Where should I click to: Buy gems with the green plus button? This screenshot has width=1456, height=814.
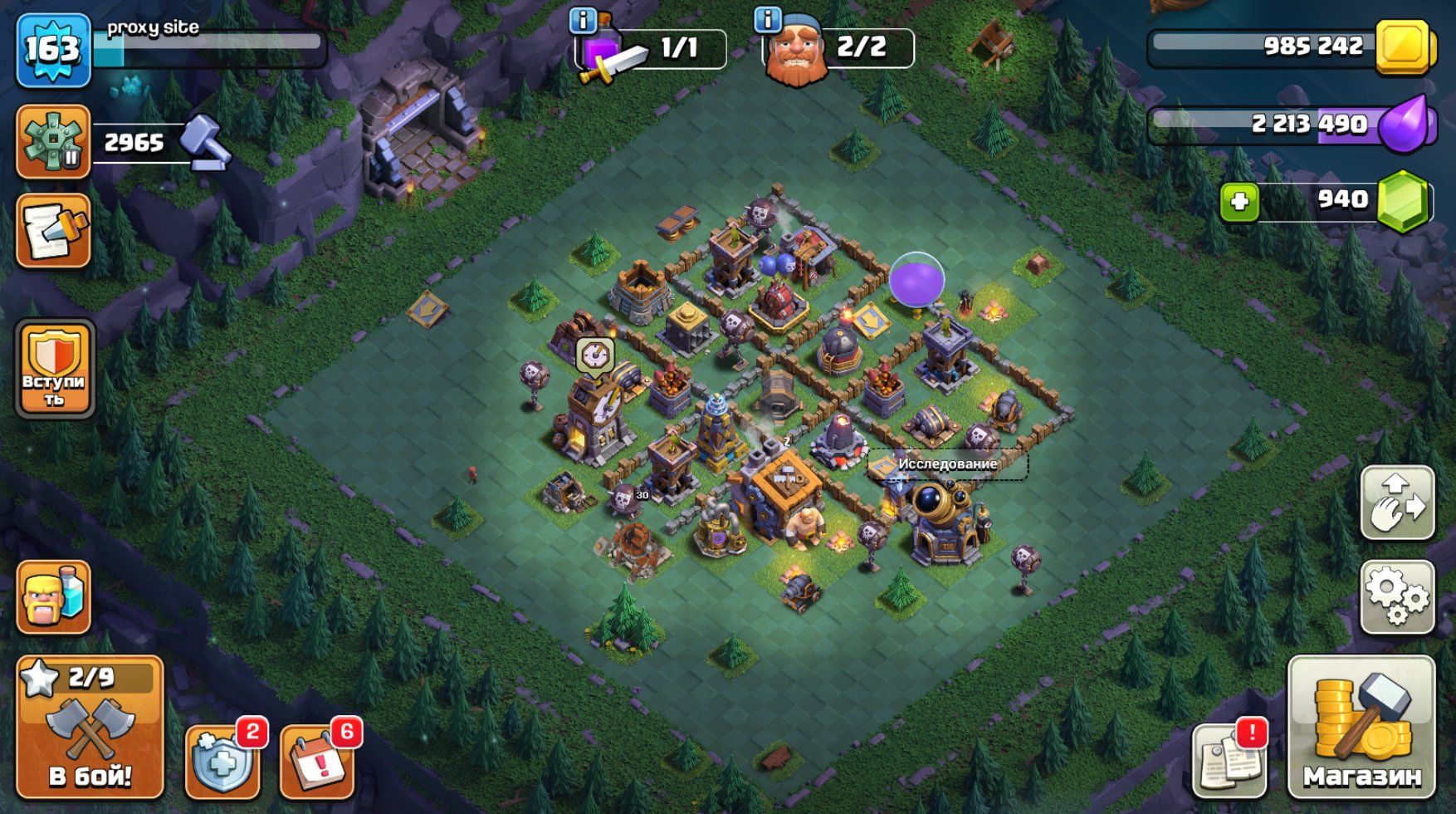[x=1239, y=202]
